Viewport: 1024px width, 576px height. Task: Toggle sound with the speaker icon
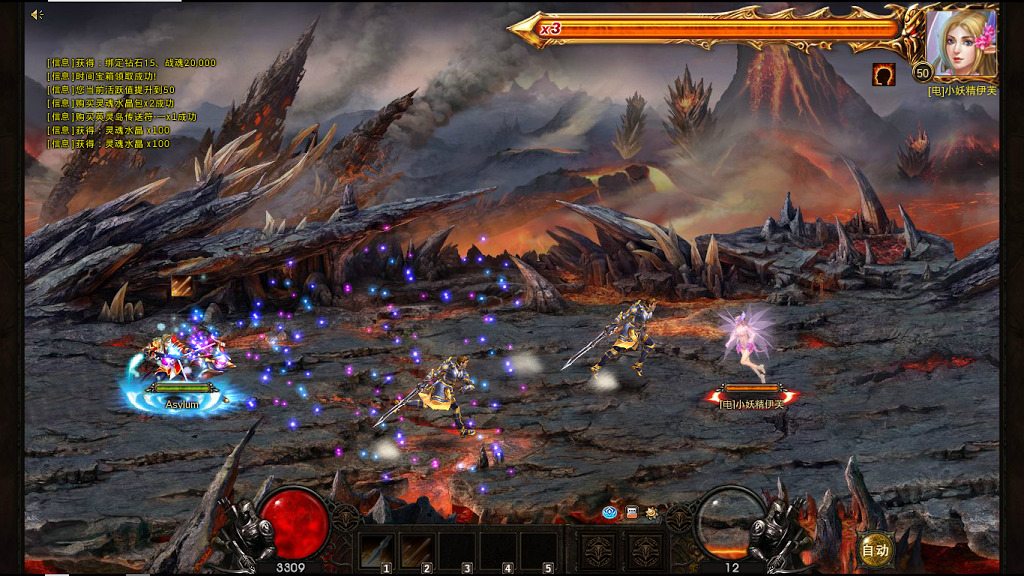tap(37, 14)
